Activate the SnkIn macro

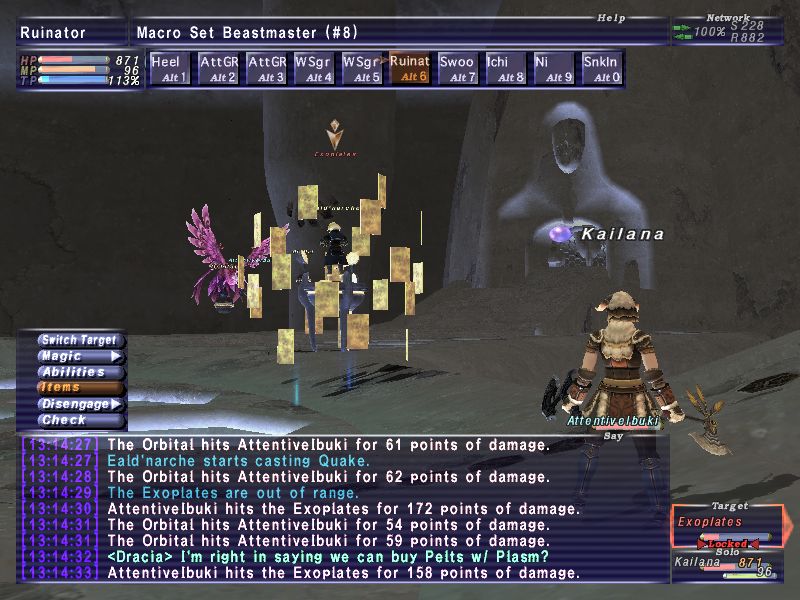(602, 68)
